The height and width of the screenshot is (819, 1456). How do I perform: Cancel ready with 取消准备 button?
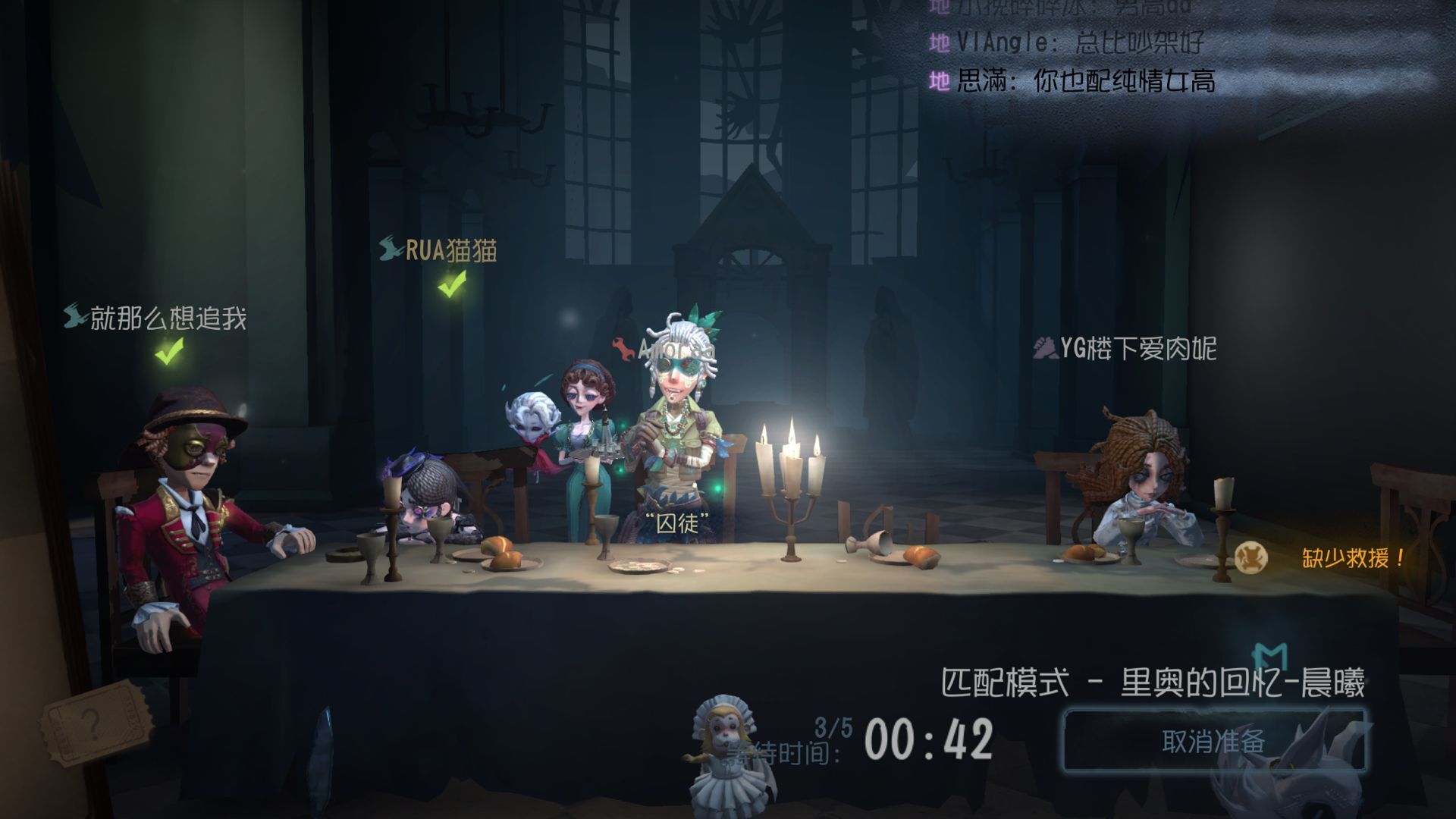[1213, 740]
